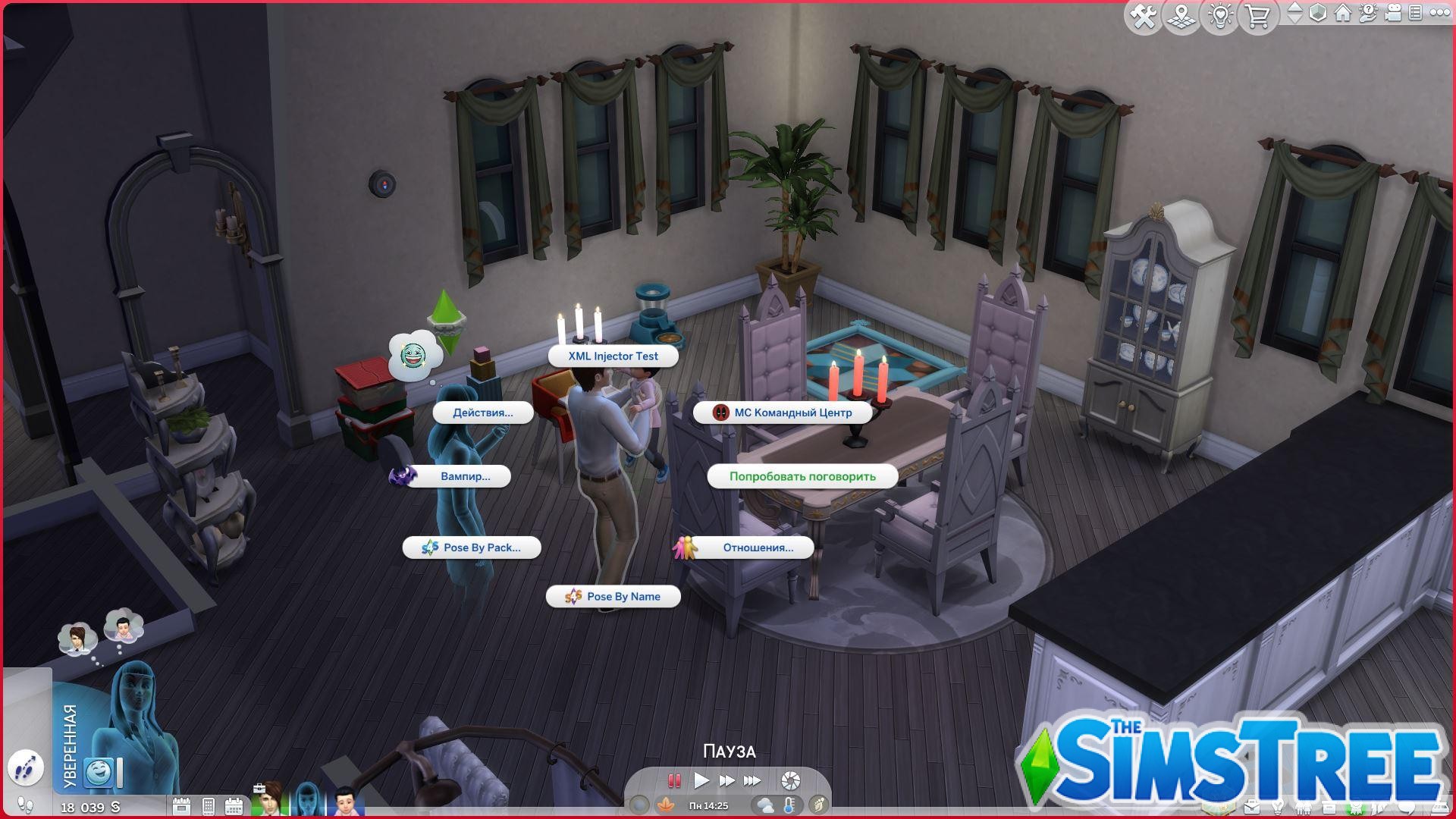Toggle the wall cutaway cube view icon
Viewport: 1456px width, 819px height.
point(1318,13)
